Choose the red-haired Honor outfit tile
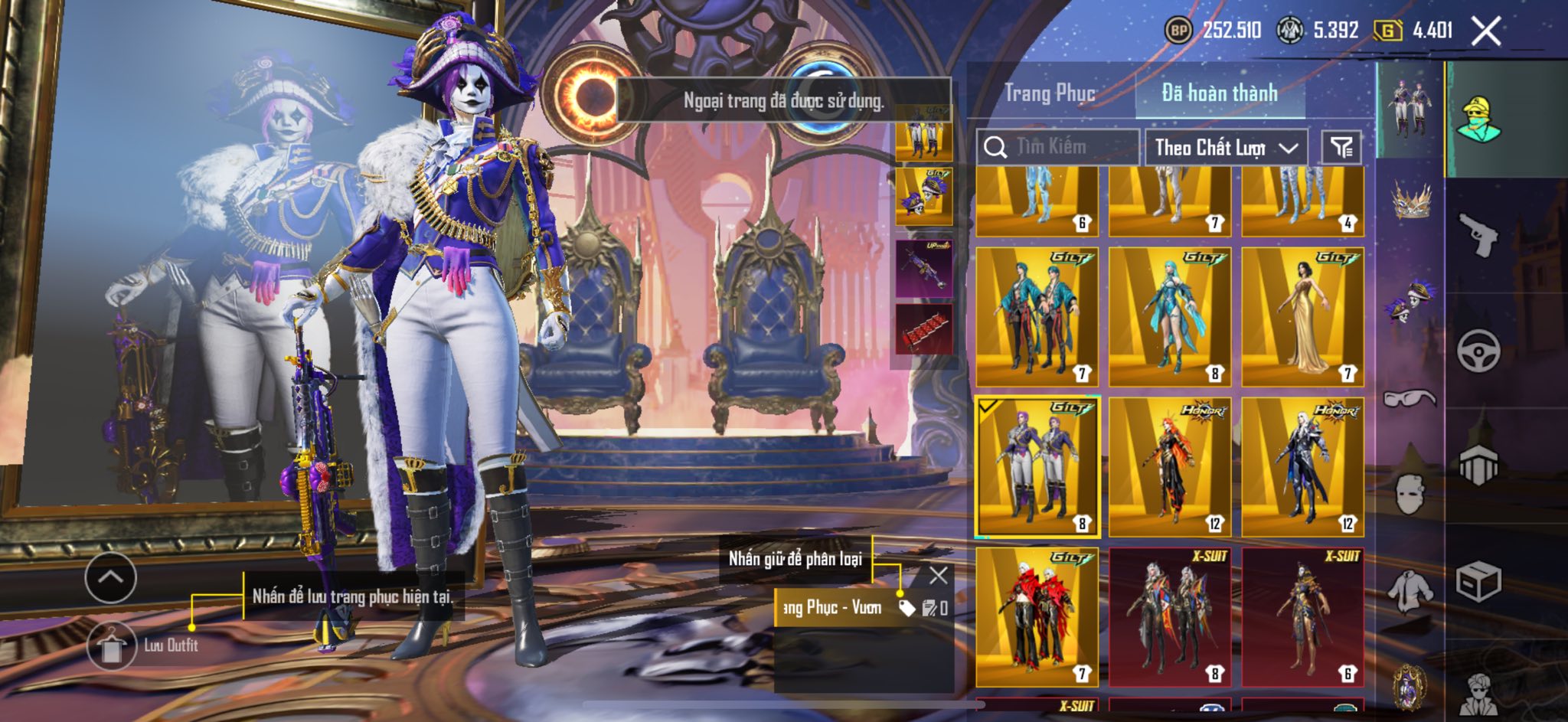1568x722 pixels. pos(1169,466)
